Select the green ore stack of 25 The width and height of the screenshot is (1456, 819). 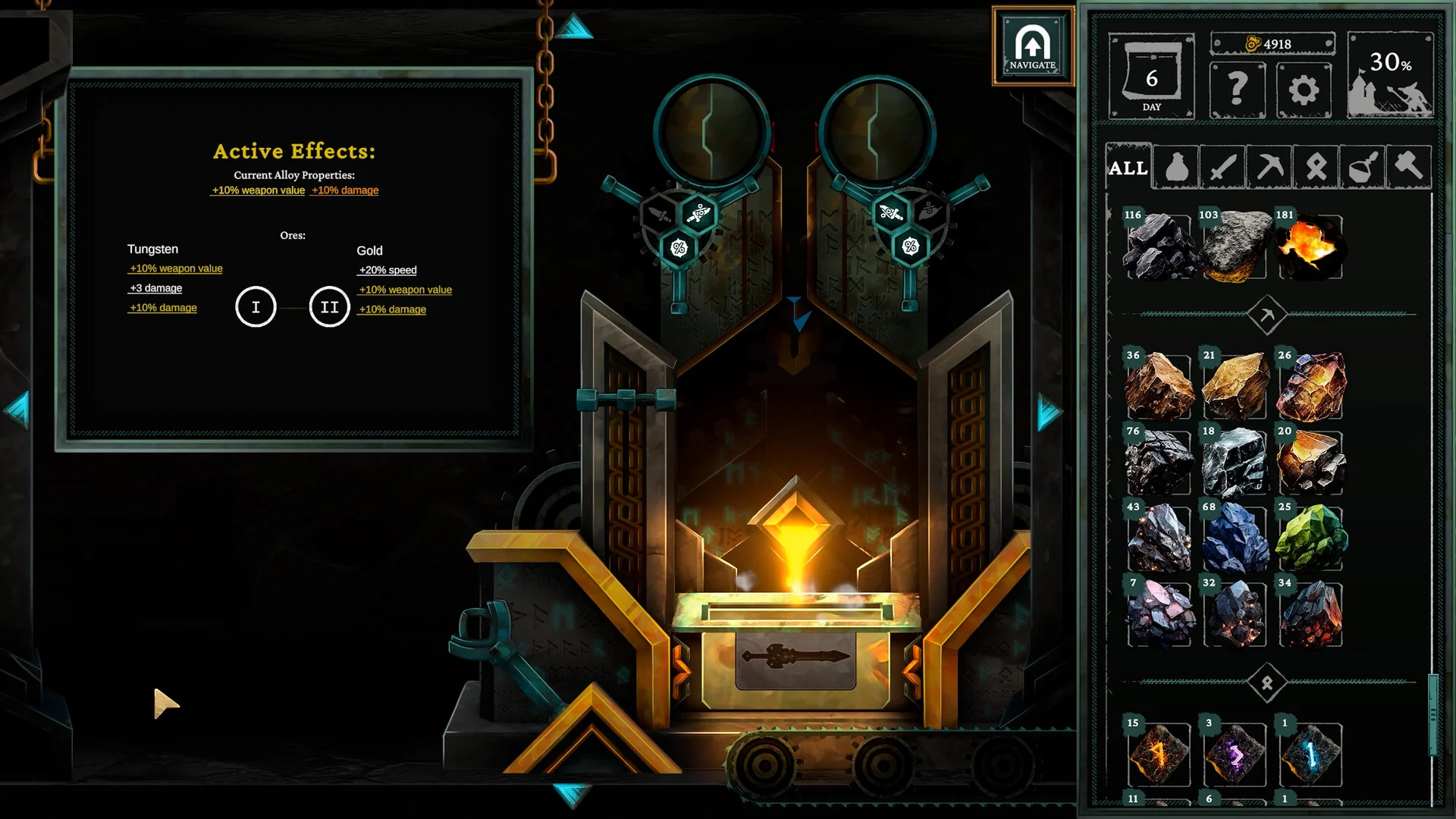[1310, 538]
